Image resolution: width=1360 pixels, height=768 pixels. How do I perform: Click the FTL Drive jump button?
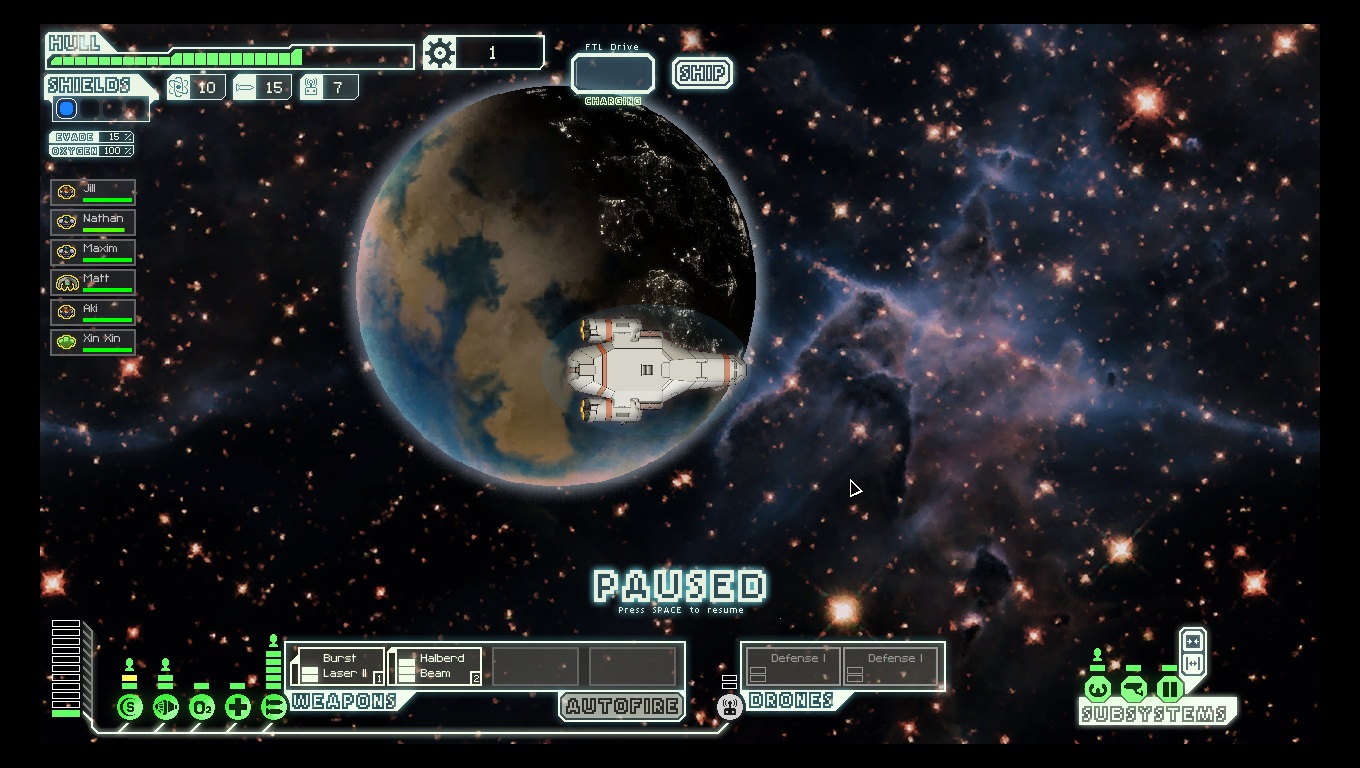[612, 74]
